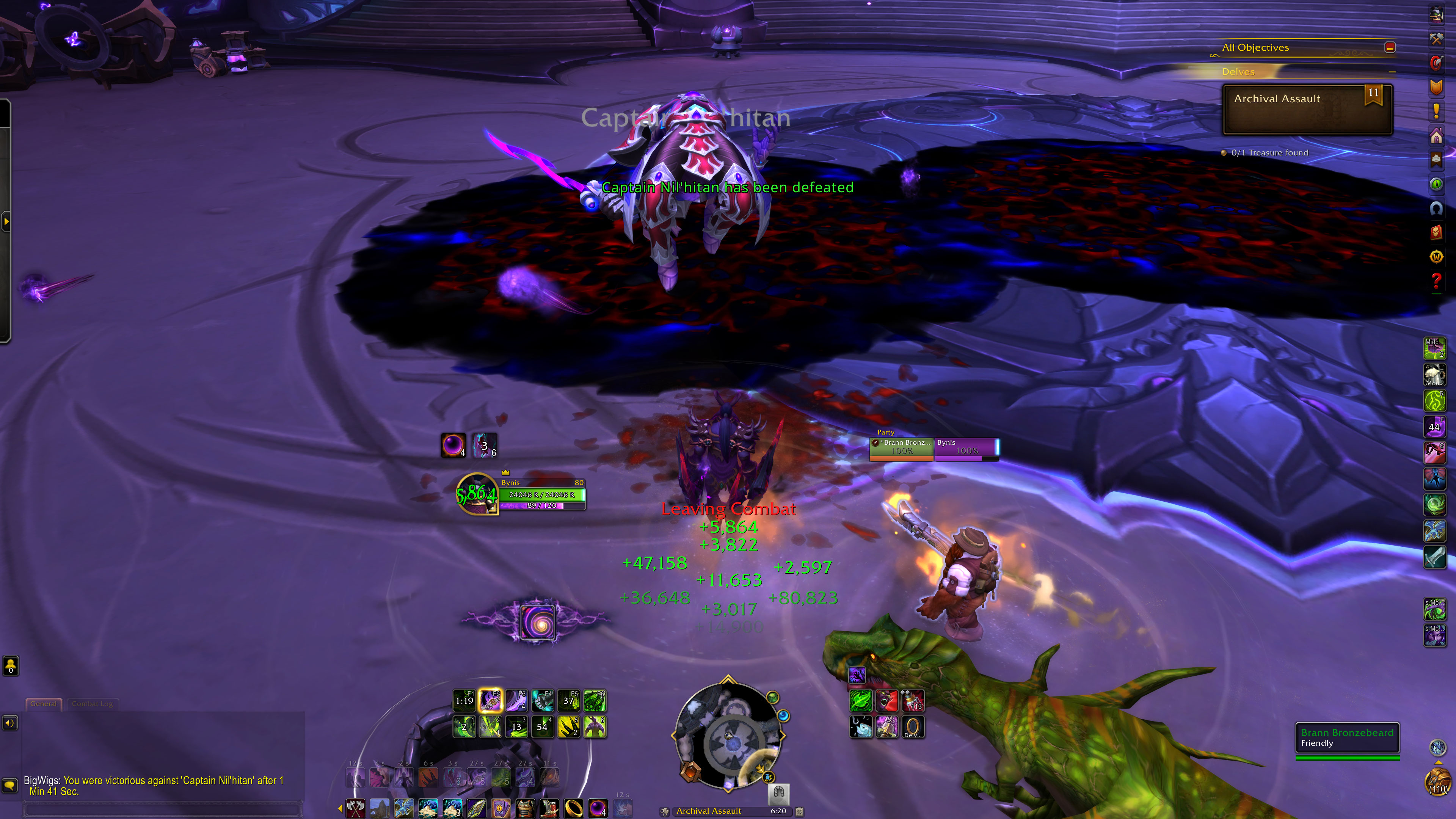The image size is (1456, 819).
Task: Activate the teal gauntlet F4 ability
Action: click(542, 701)
